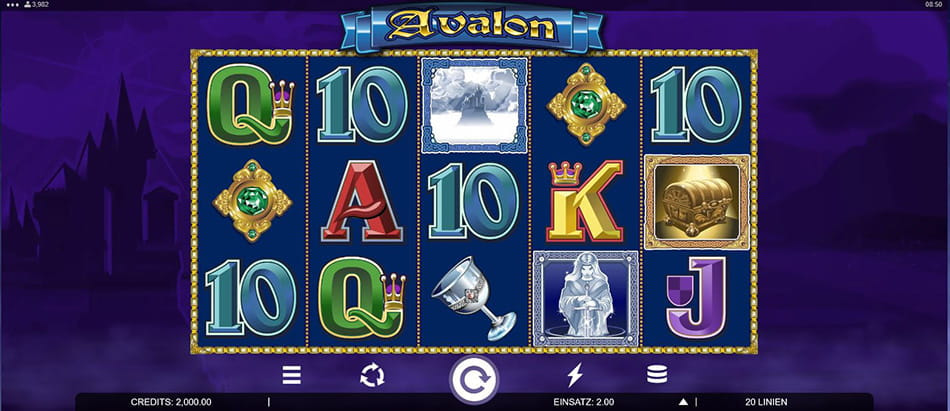Expand the bottom bar's up arrow
This screenshot has width=950, height=411.
683,402
